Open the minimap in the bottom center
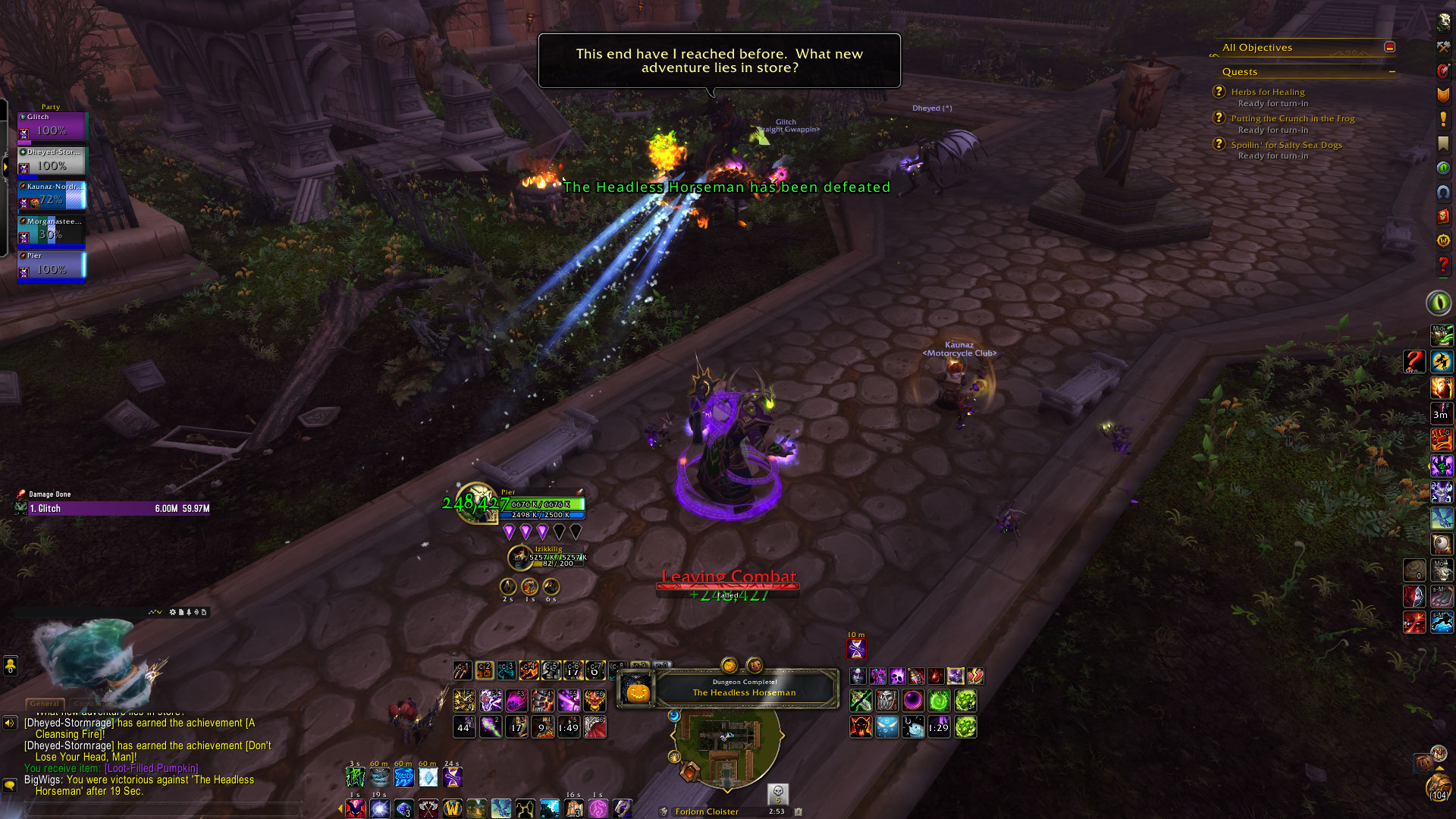The width and height of the screenshot is (1456, 819). coord(726,747)
